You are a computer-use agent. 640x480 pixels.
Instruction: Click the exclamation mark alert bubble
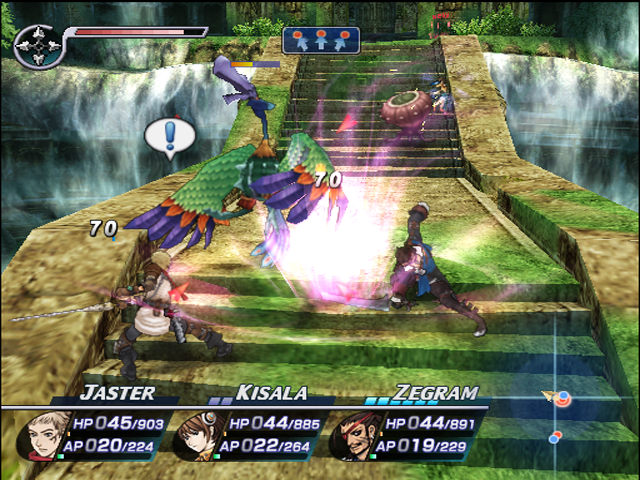point(166,136)
